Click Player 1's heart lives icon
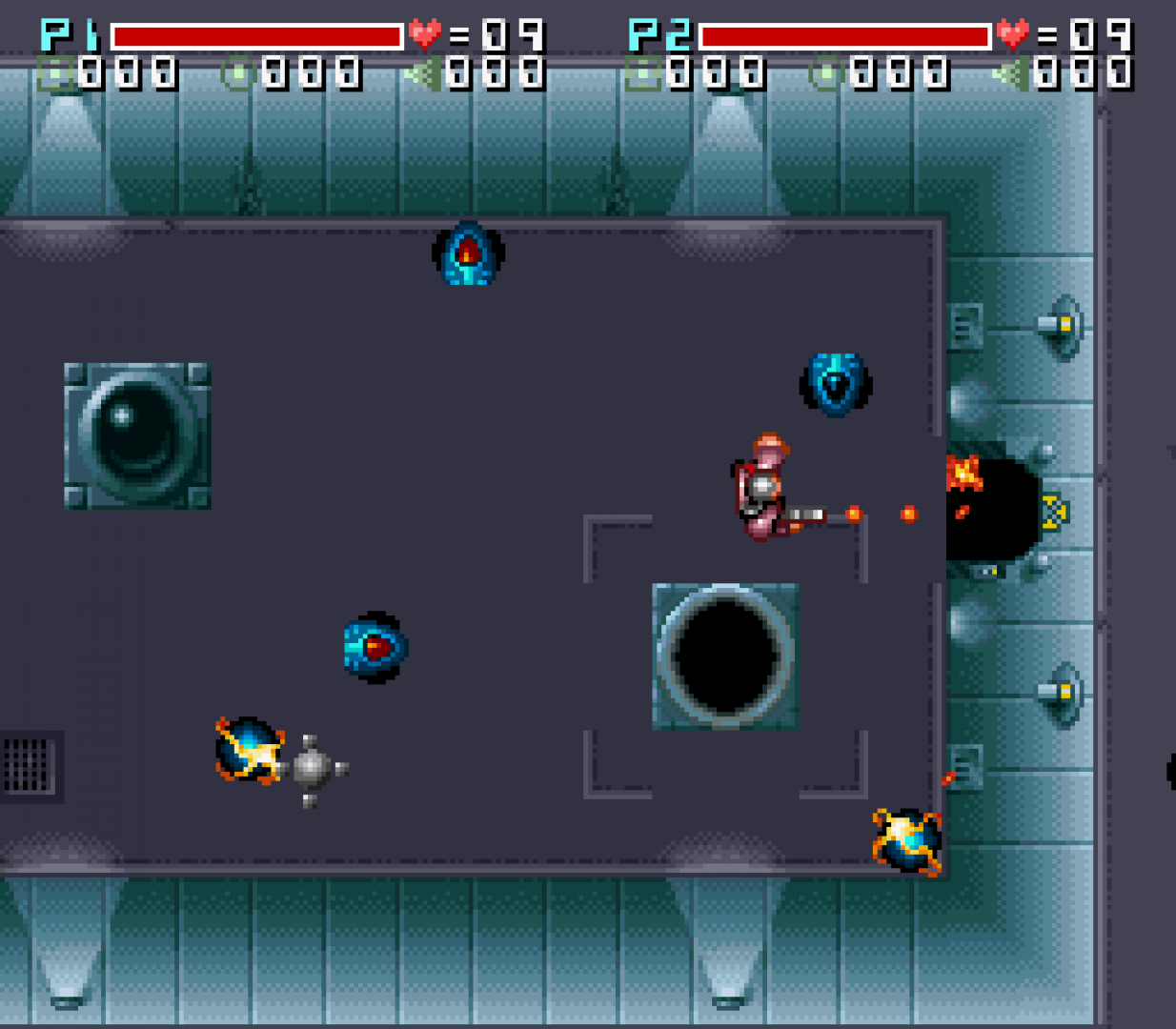The image size is (1176, 1029). 425,35
